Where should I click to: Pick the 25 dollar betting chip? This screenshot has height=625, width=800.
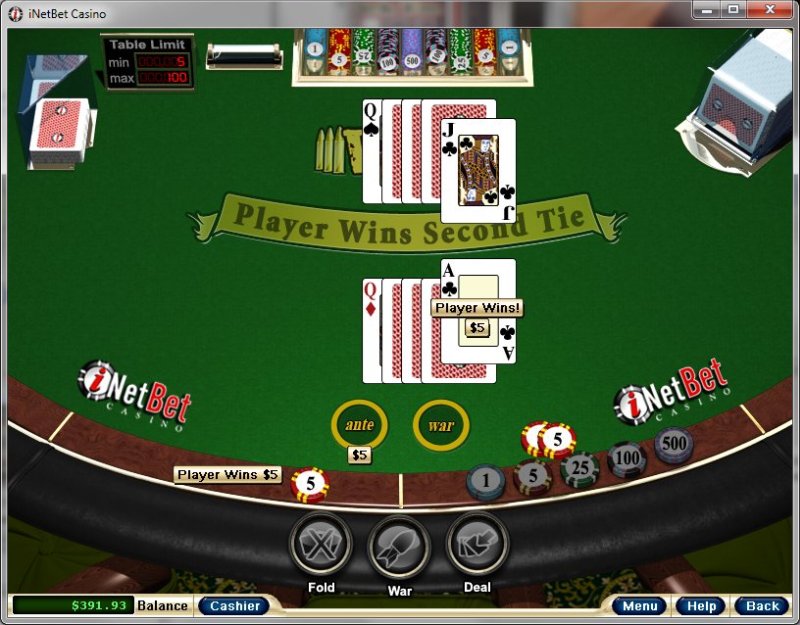(580, 469)
